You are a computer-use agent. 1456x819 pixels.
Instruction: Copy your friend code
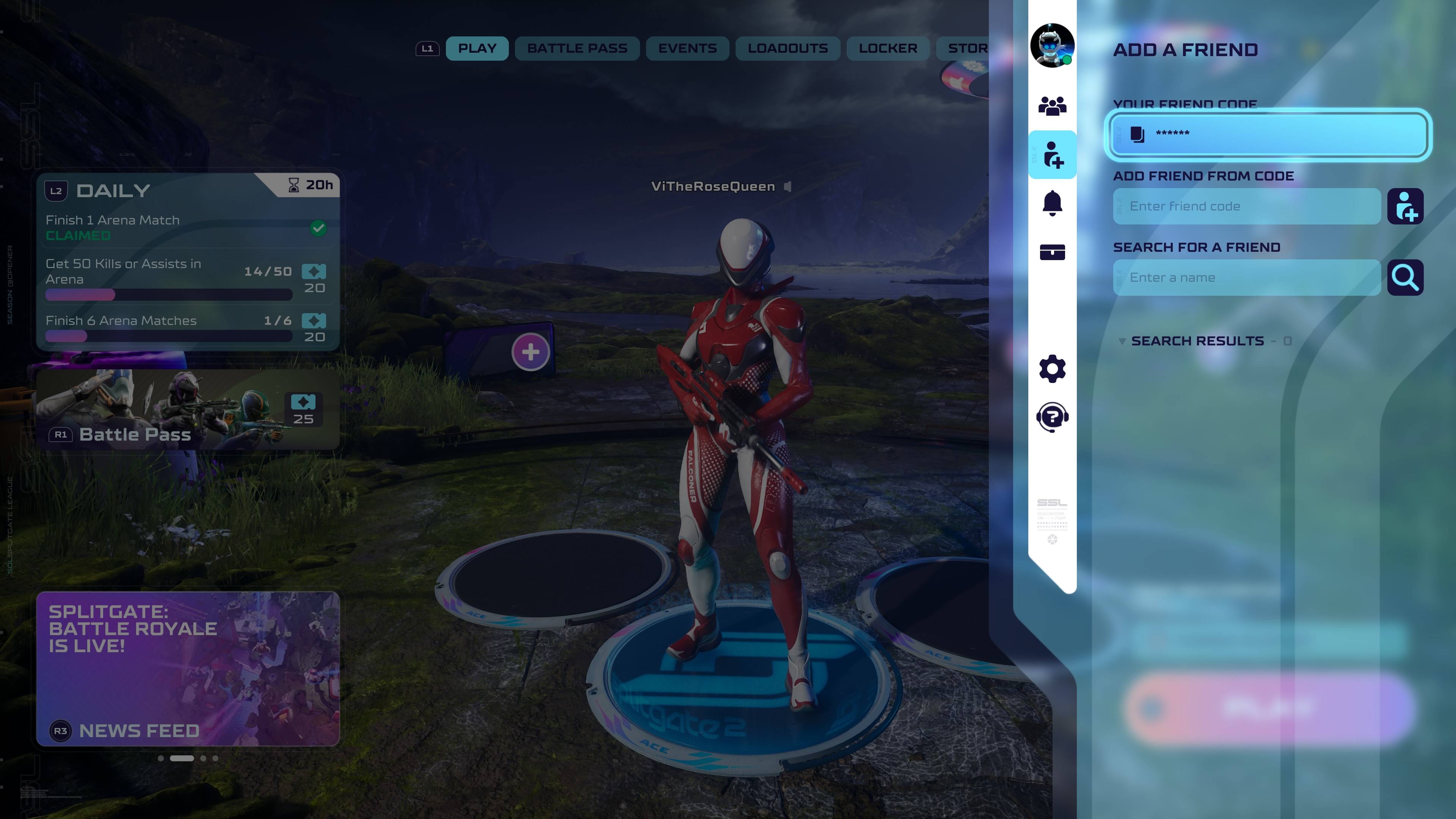coord(1137,134)
